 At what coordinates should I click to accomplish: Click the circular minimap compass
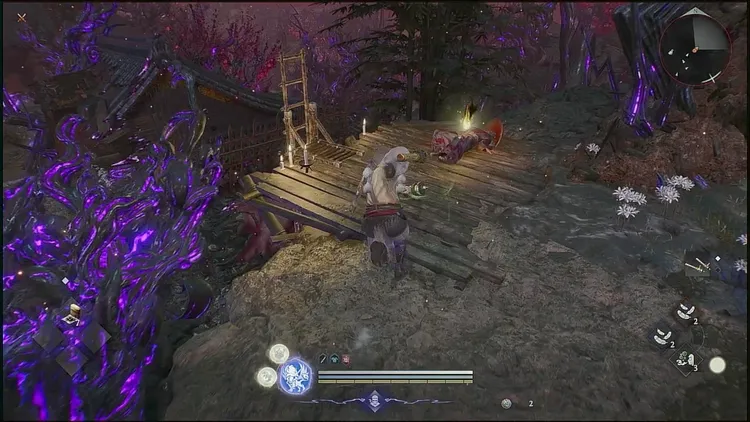[x=694, y=48]
